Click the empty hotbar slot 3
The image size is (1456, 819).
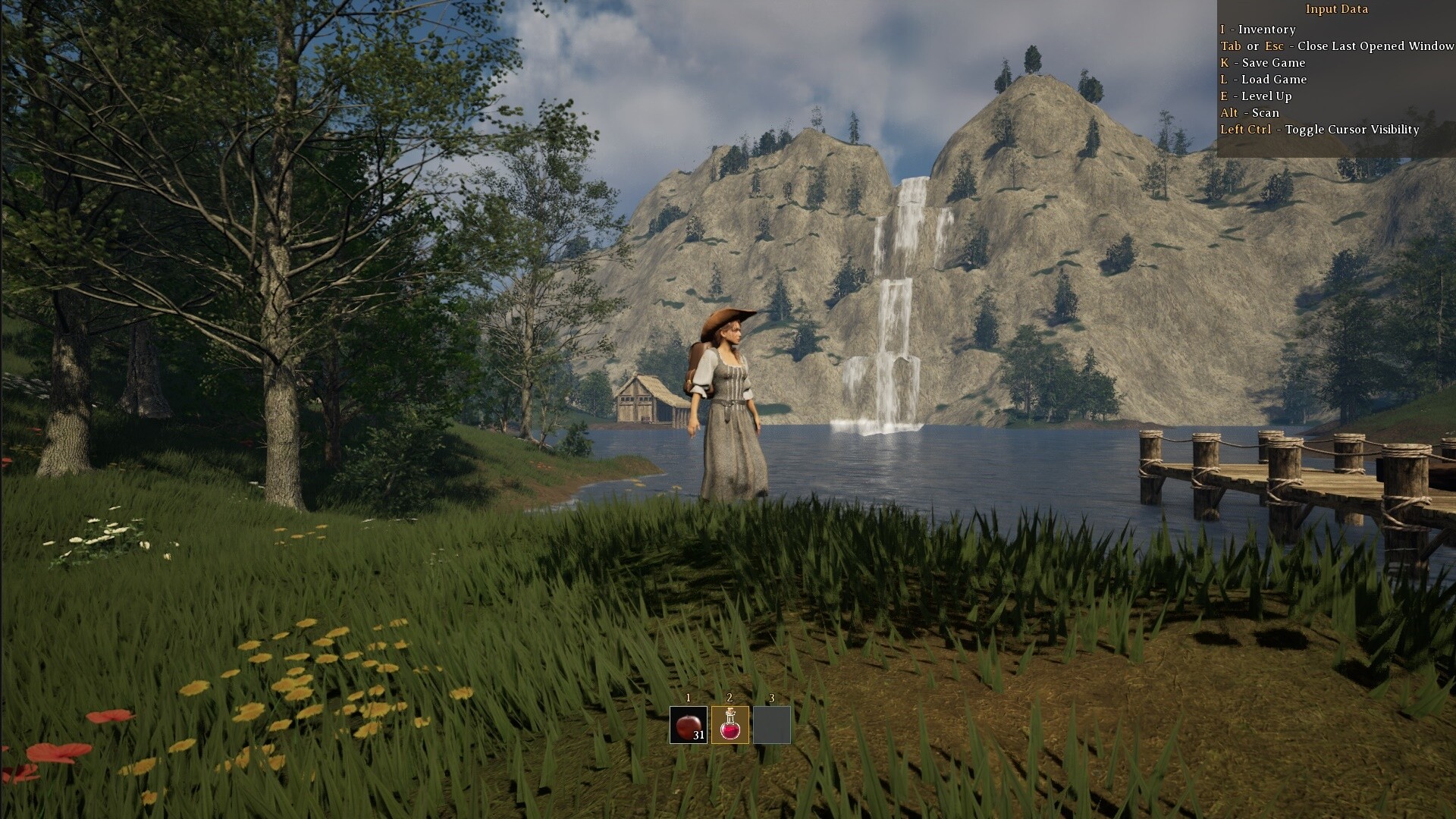[x=770, y=724]
